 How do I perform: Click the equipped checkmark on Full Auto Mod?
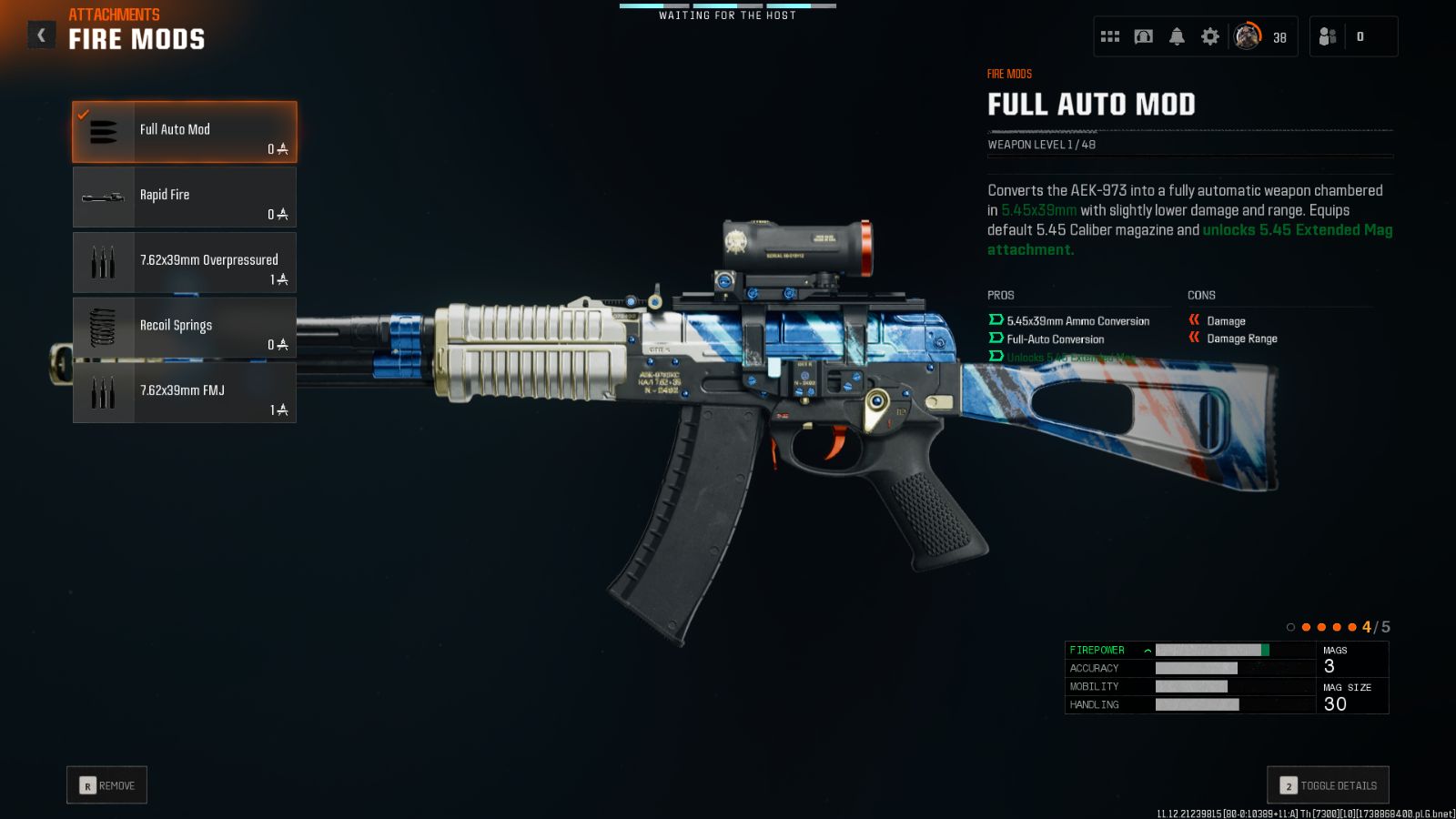(83, 114)
